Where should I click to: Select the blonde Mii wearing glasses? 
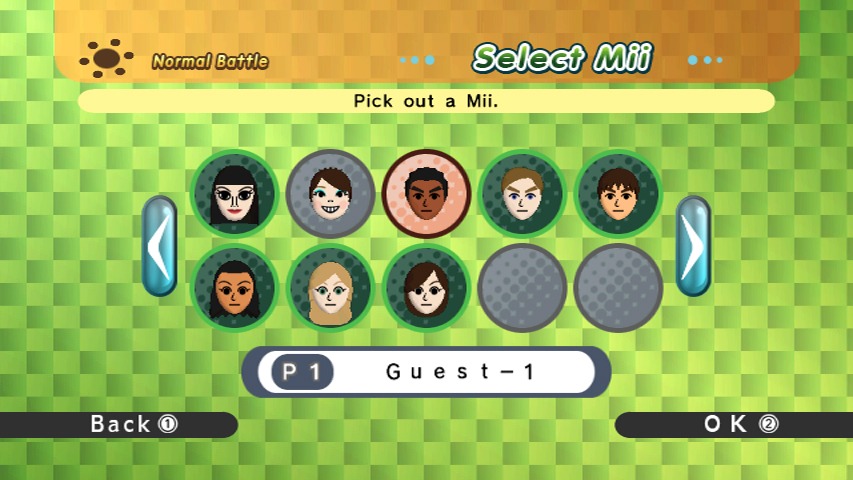(x=330, y=288)
